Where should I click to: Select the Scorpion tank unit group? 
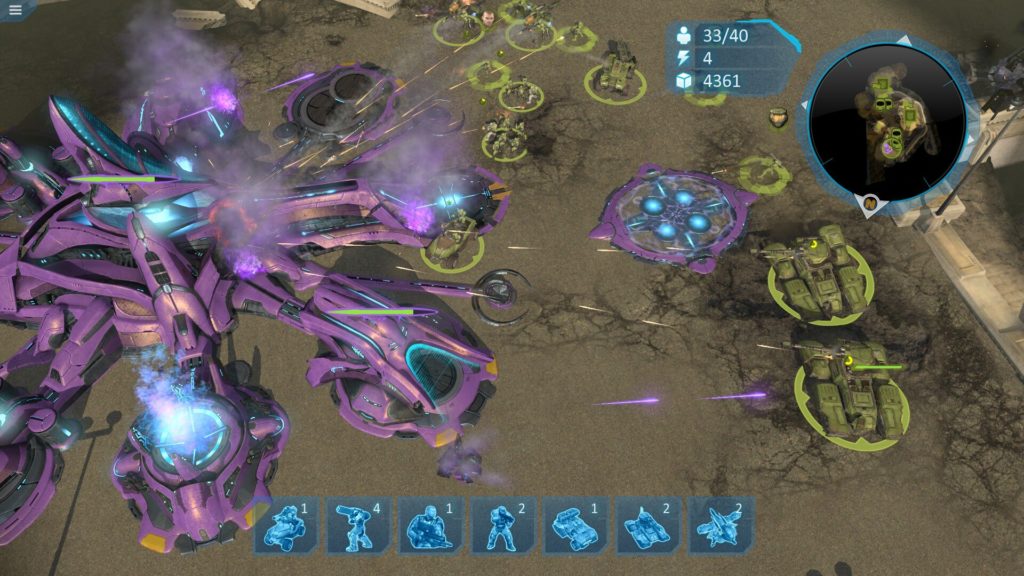648,525
